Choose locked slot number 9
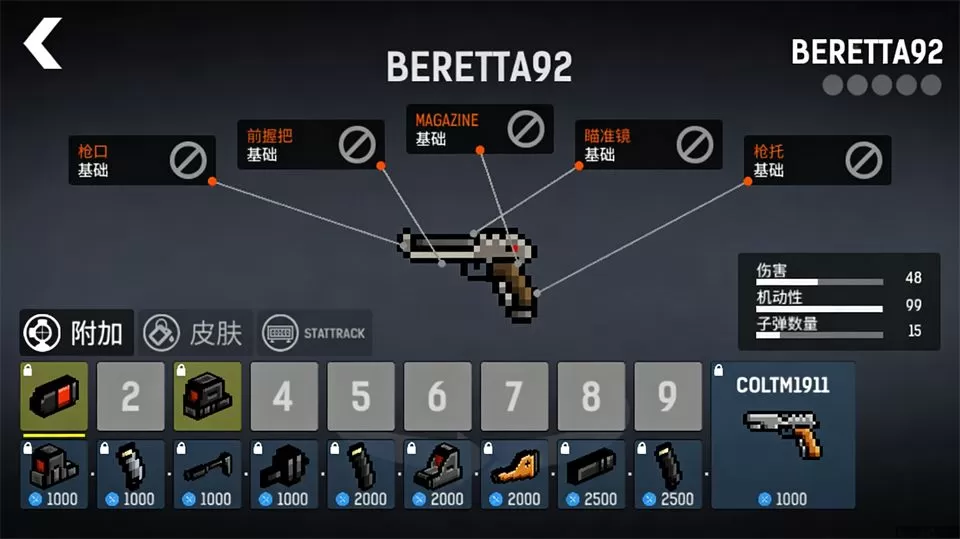Screen dimensions: 960x539 pos(667,397)
